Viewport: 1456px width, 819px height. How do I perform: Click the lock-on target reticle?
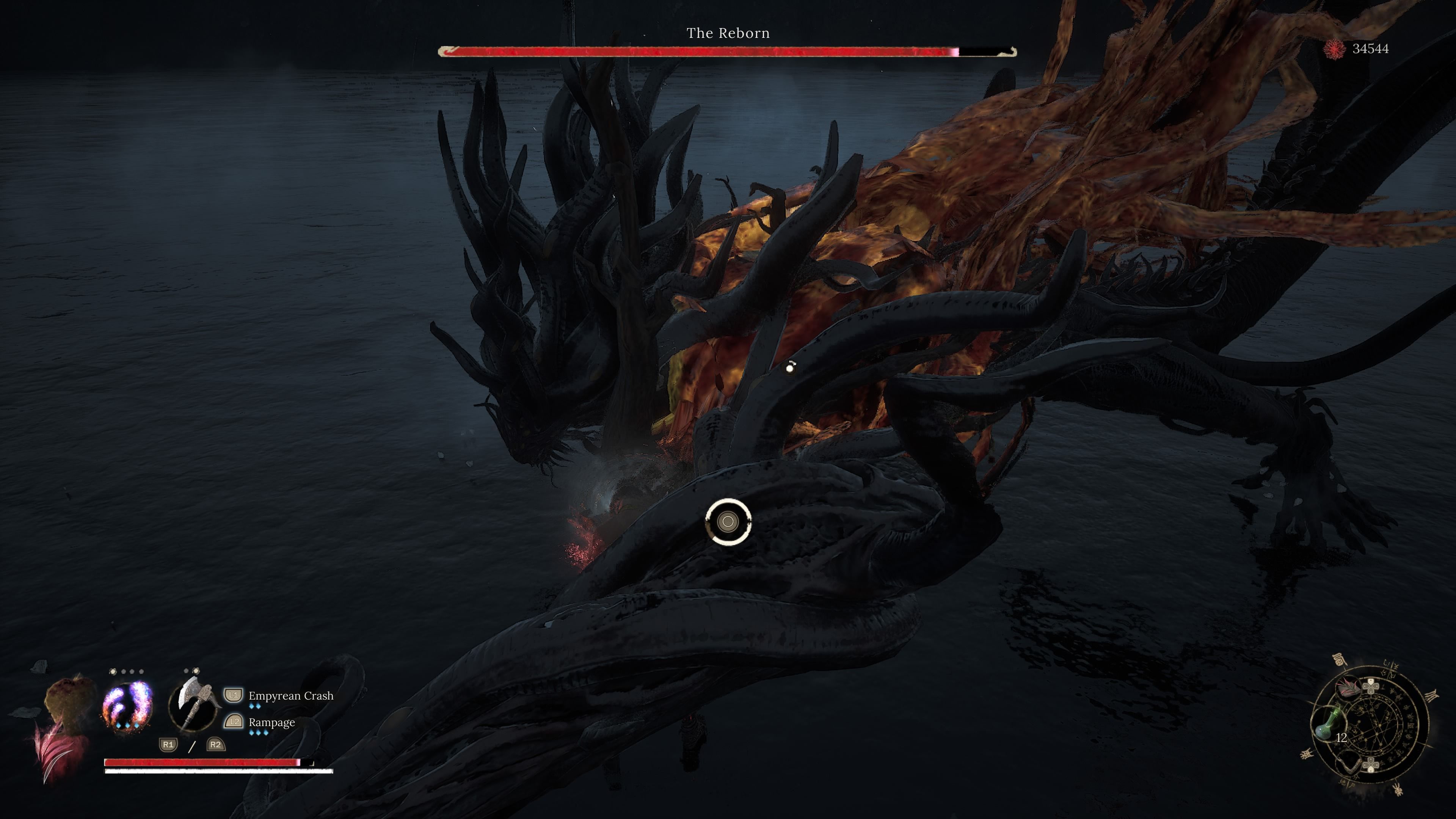[728, 522]
